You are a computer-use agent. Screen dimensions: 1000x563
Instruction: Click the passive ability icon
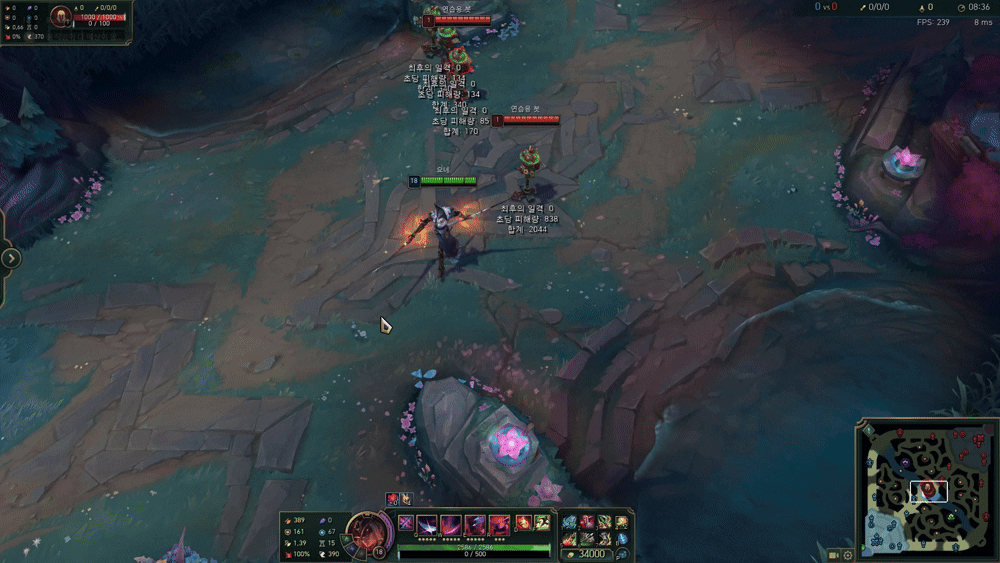click(x=406, y=522)
